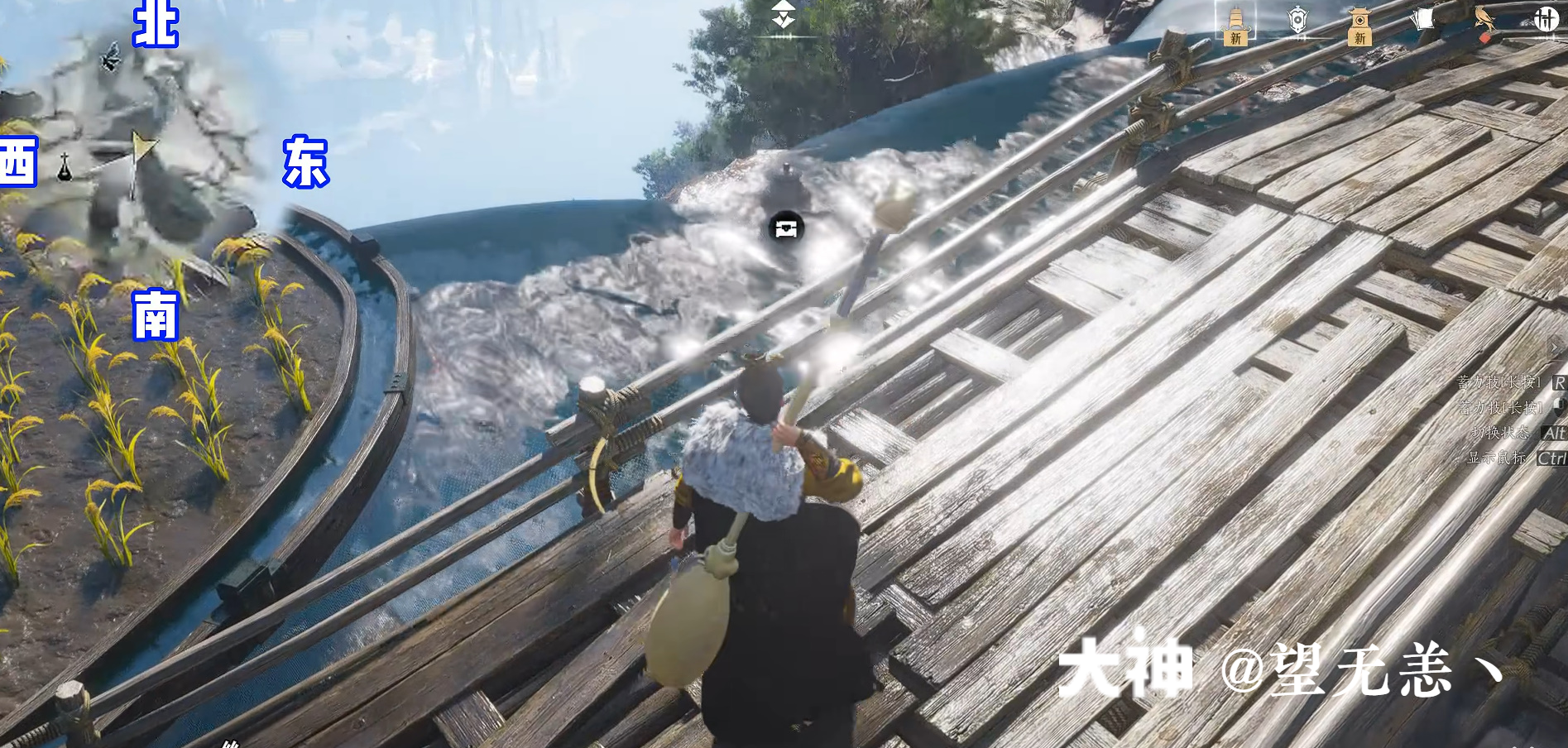The image size is (1568, 748).
Task: Click the black gourd marker on the minimap
Action: (x=65, y=167)
